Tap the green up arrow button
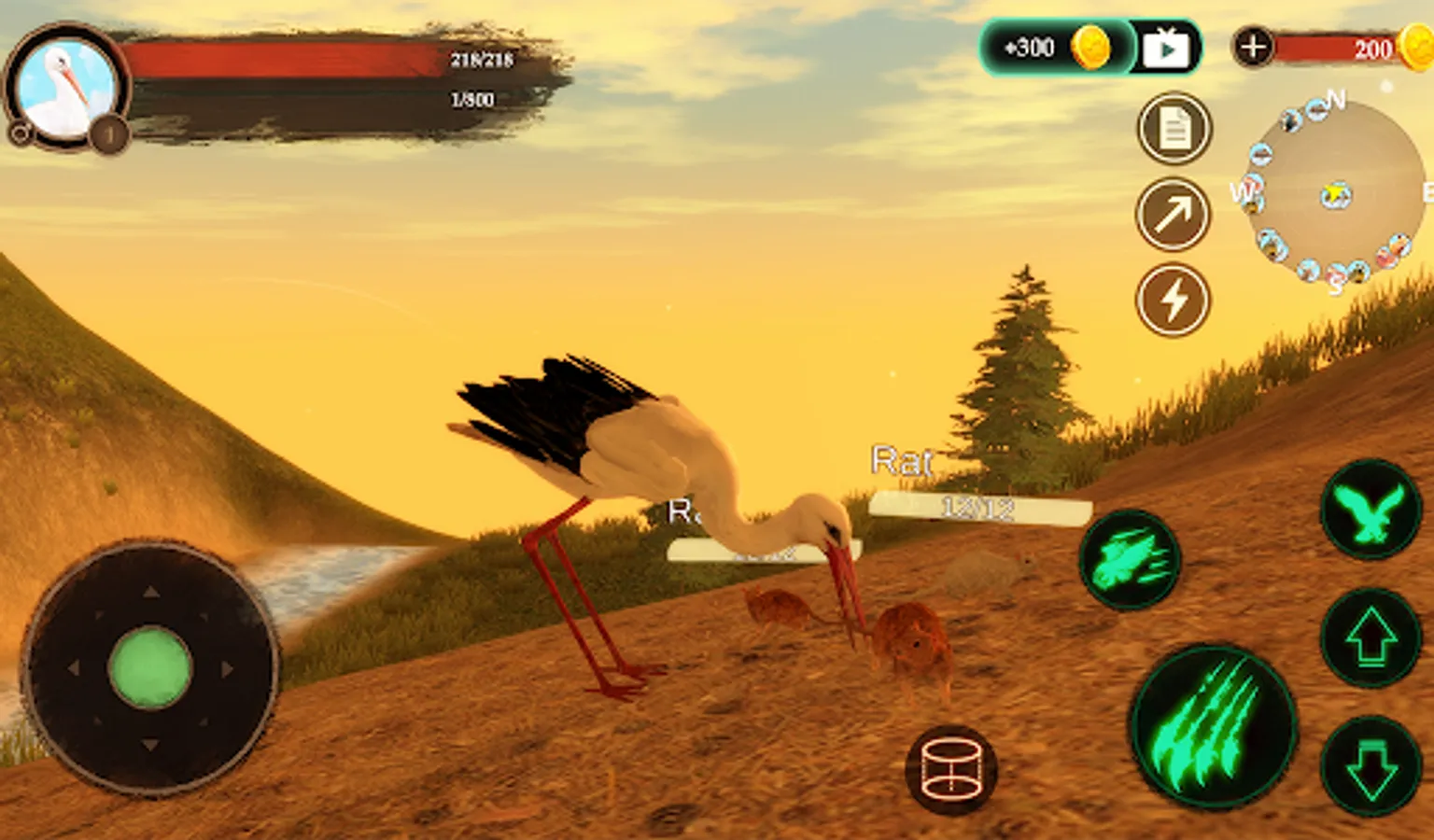This screenshot has height=840, width=1434. click(x=1370, y=639)
